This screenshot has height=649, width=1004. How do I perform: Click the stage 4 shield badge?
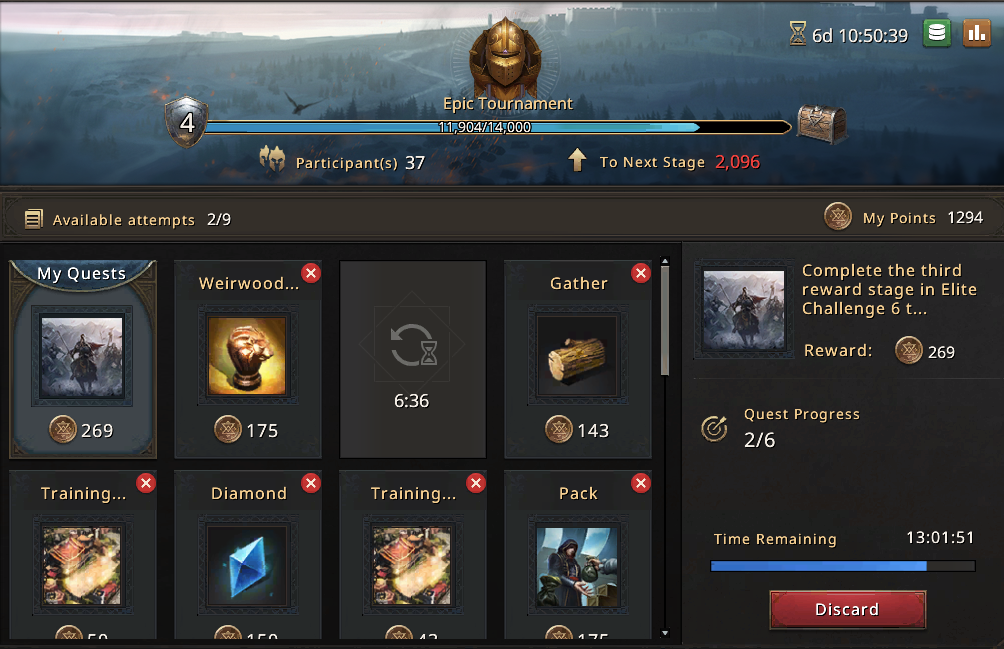(187, 124)
